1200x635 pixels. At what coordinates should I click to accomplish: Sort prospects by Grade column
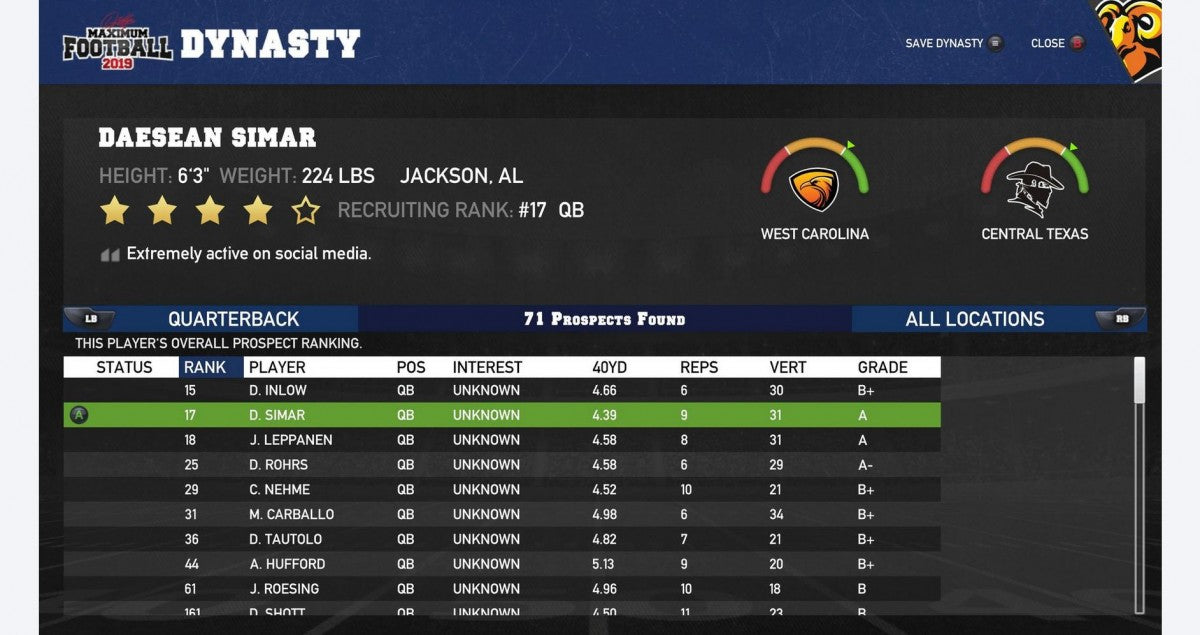pyautogui.click(x=882, y=367)
